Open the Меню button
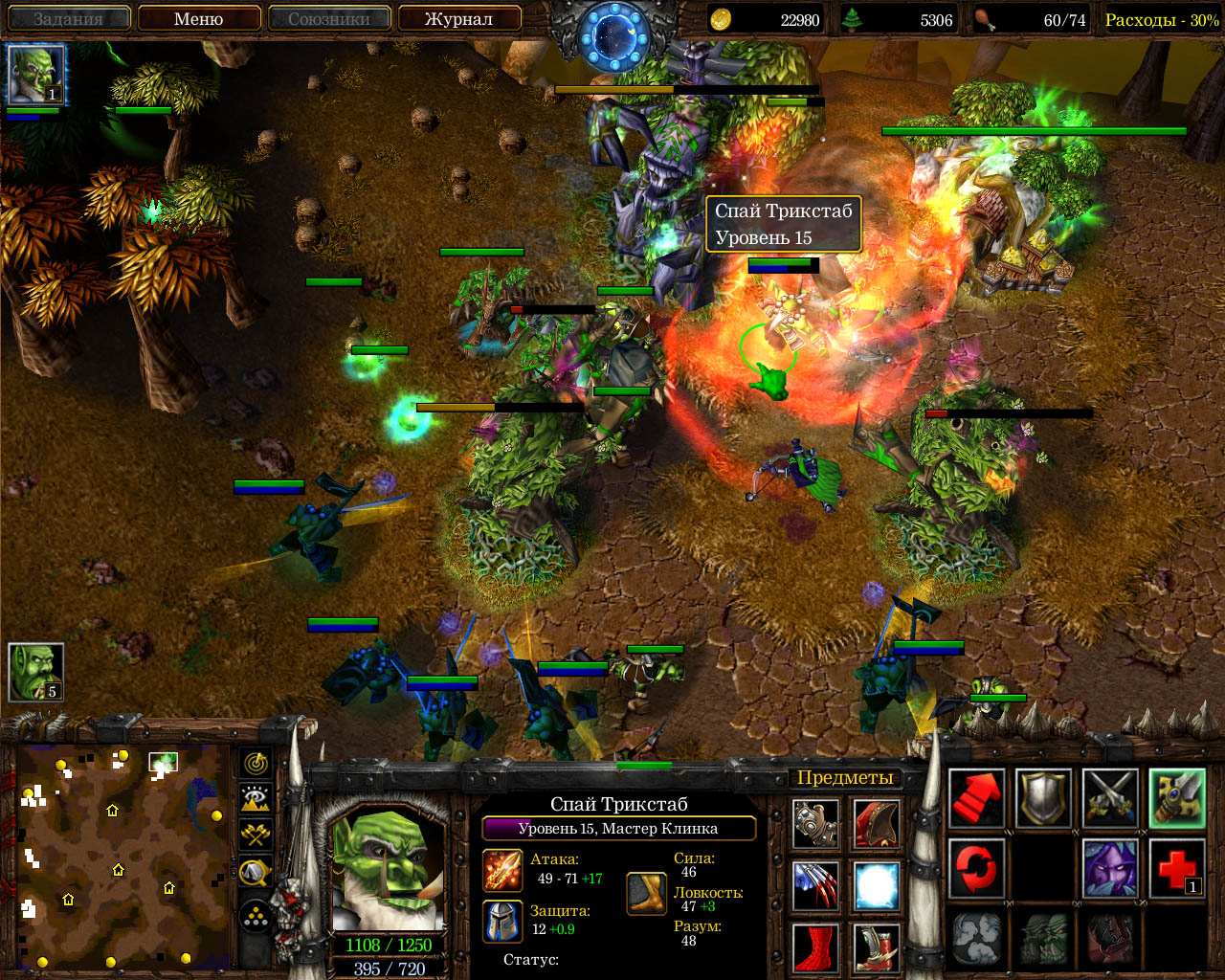 point(199,18)
